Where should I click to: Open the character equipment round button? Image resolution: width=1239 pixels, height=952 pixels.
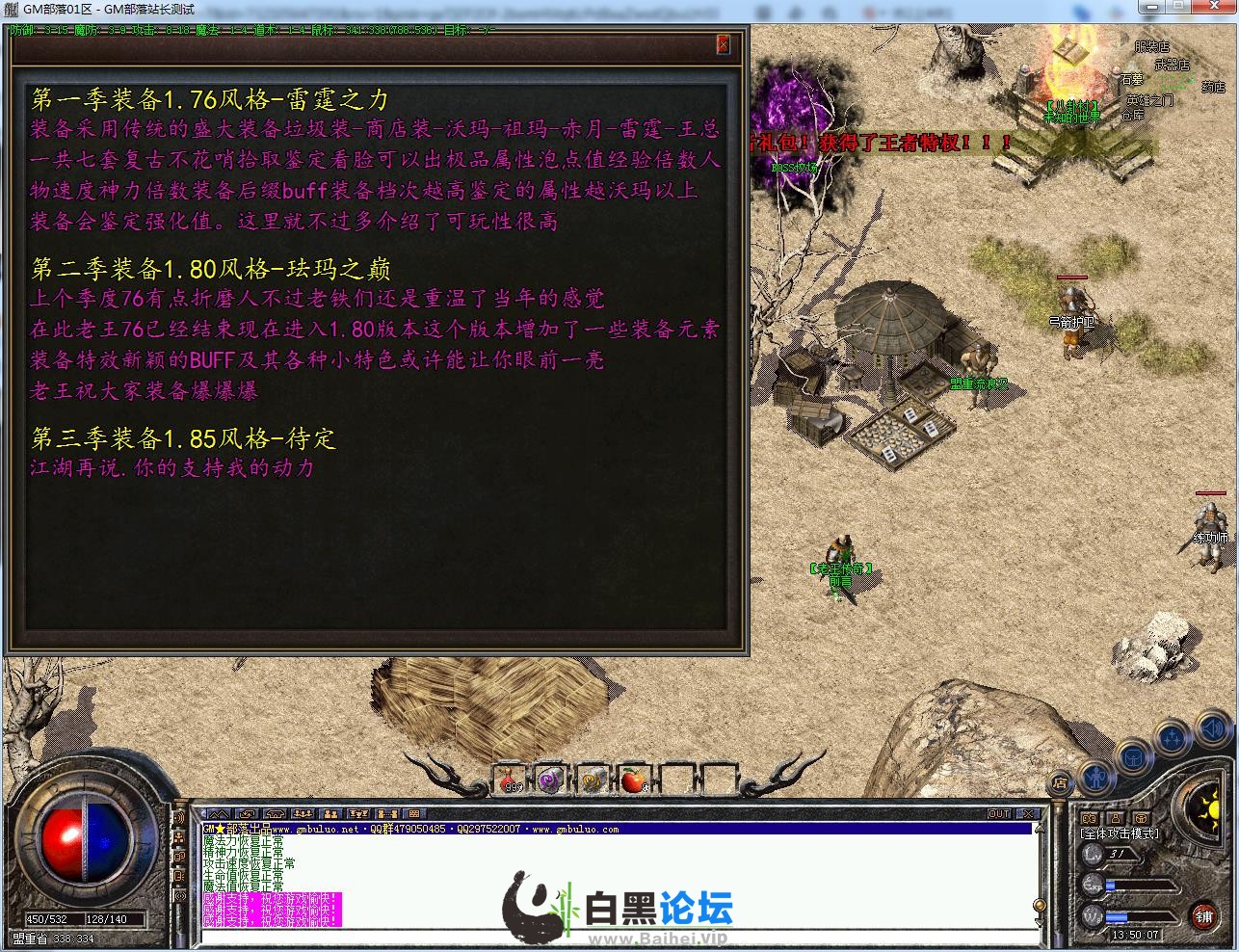point(1095,775)
